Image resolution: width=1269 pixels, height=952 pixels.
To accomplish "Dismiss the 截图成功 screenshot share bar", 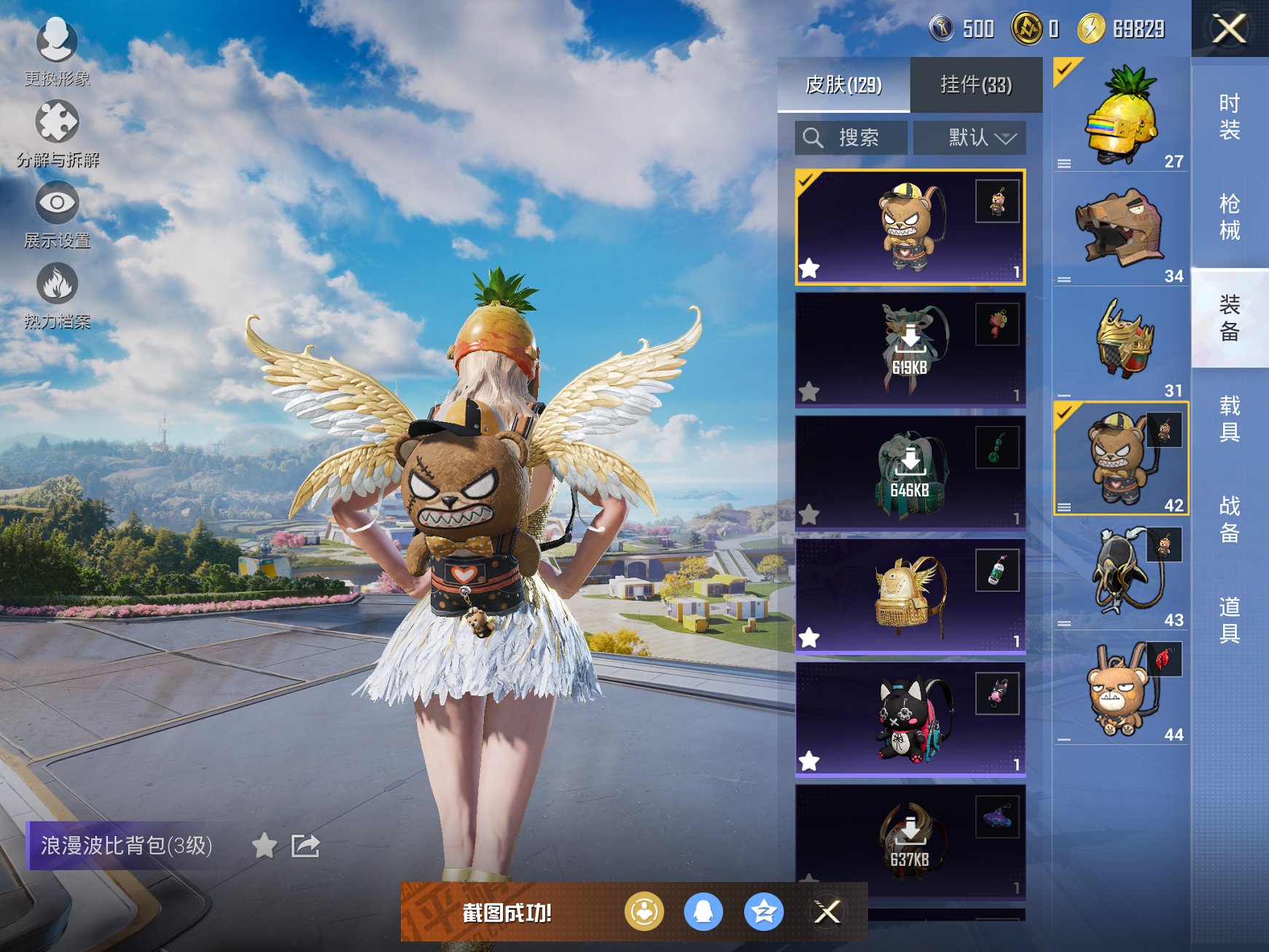I will point(827,911).
